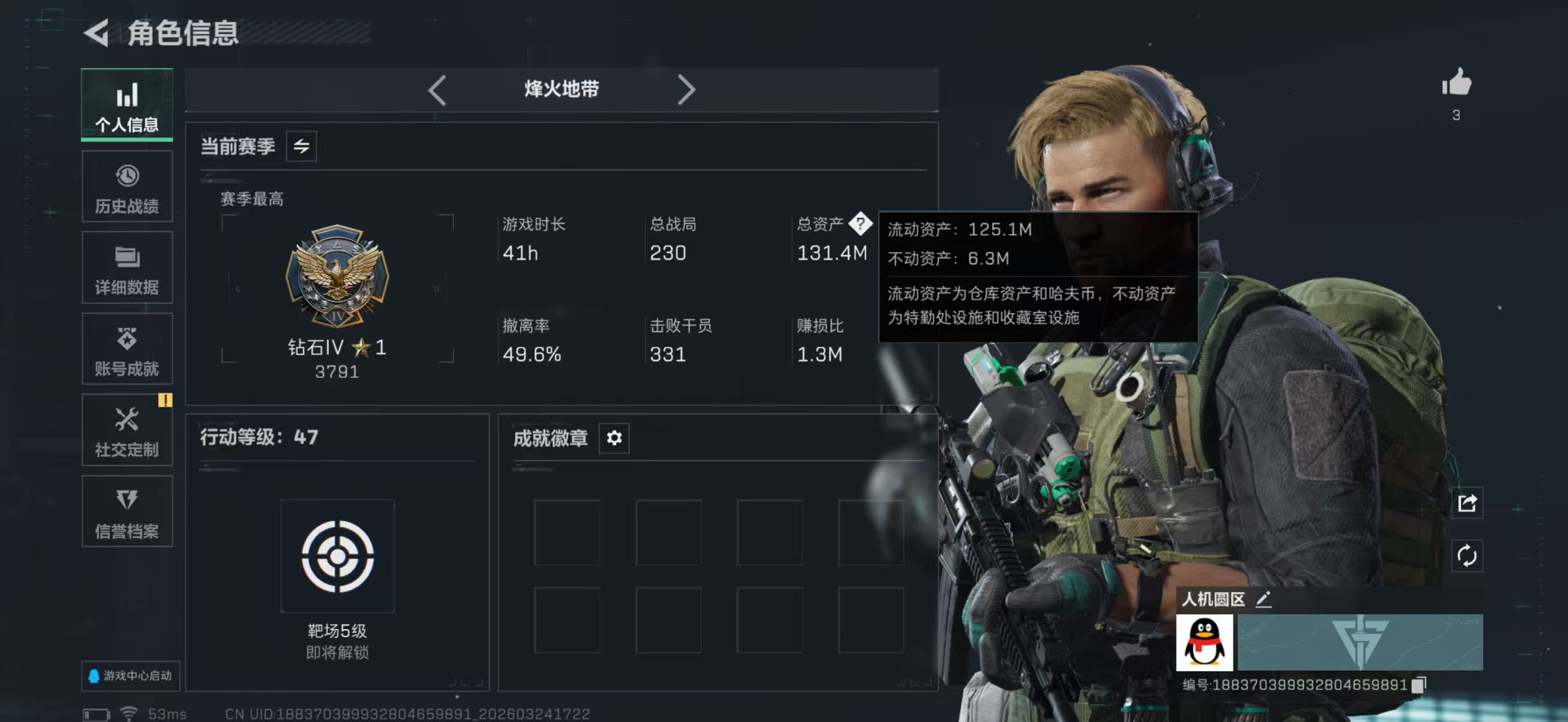
Task: Select the 靶场5级 target icon
Action: click(x=337, y=556)
